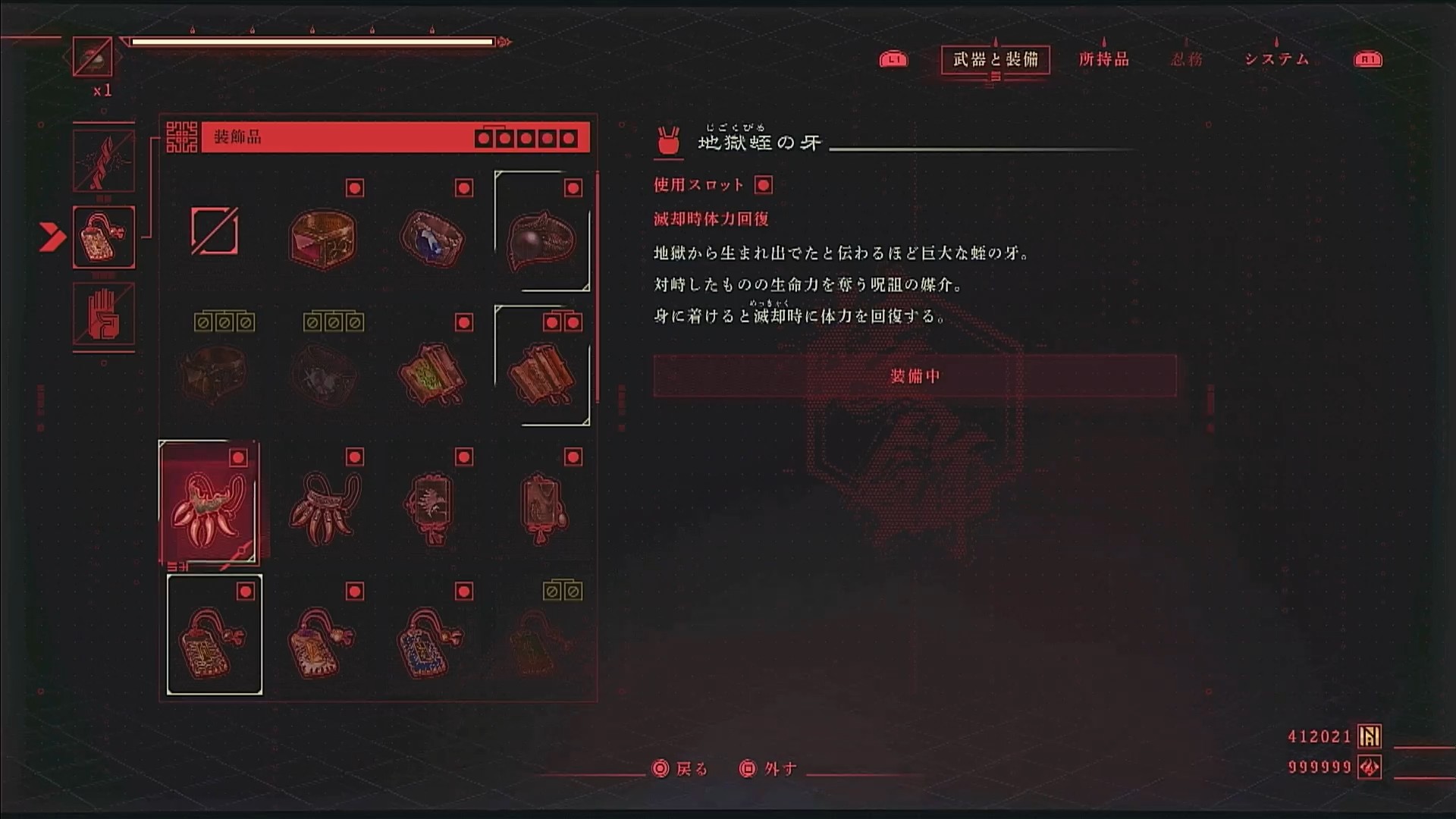Pick the empty unequip slot
The image size is (1456, 819).
215,231
